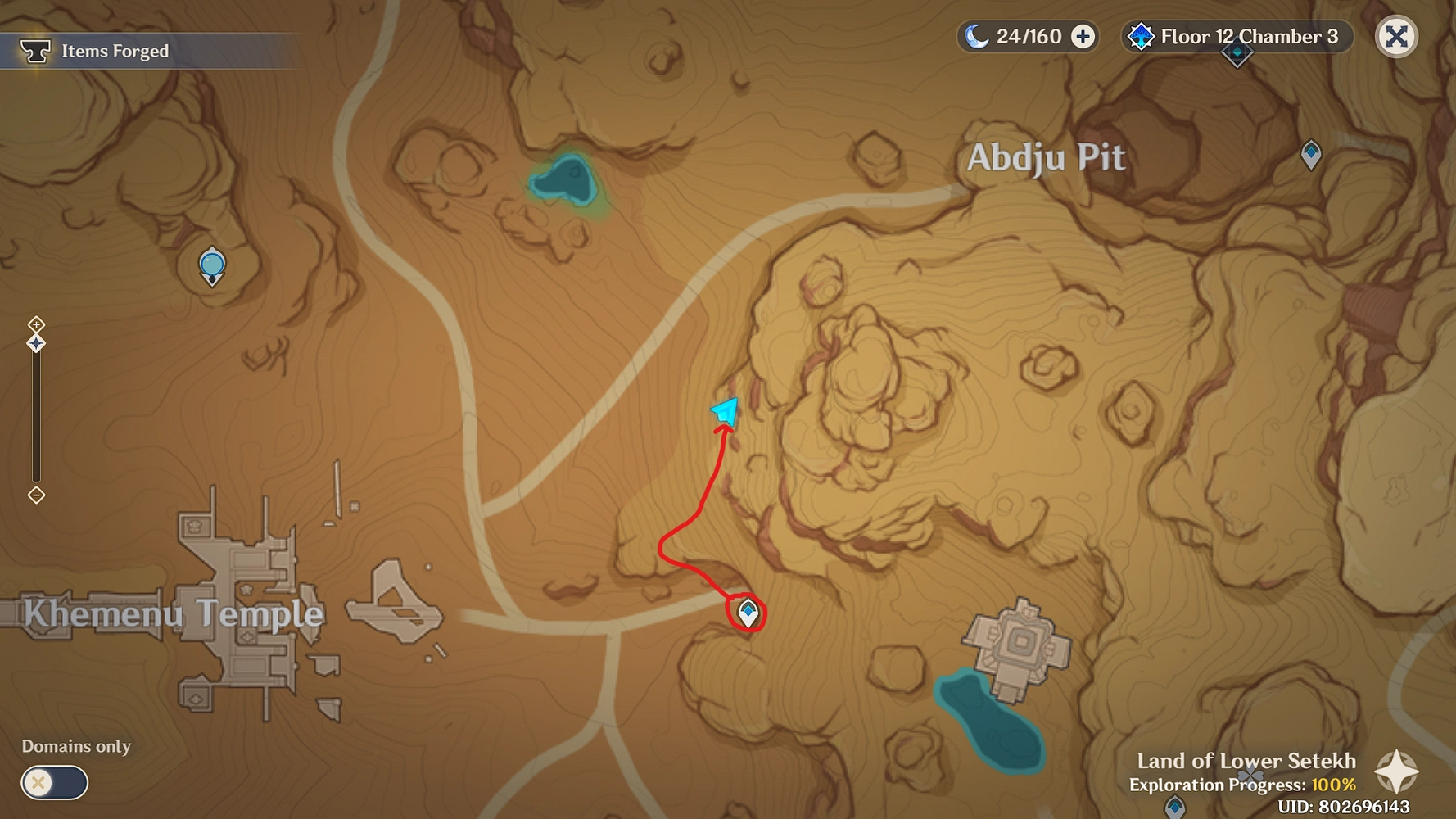Screen dimensions: 1456x819
Task: Select the Statue of The Seven marker
Action: [x=212, y=266]
